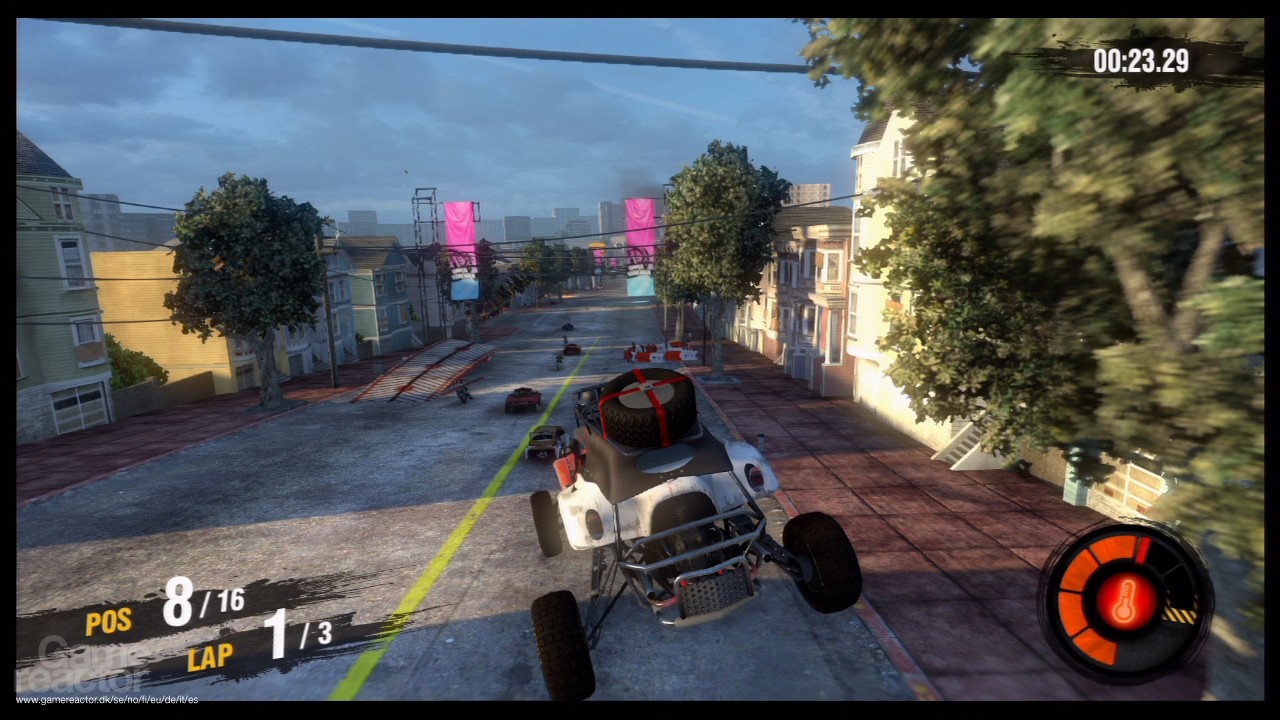Click the red car ahead on the road

(524, 397)
